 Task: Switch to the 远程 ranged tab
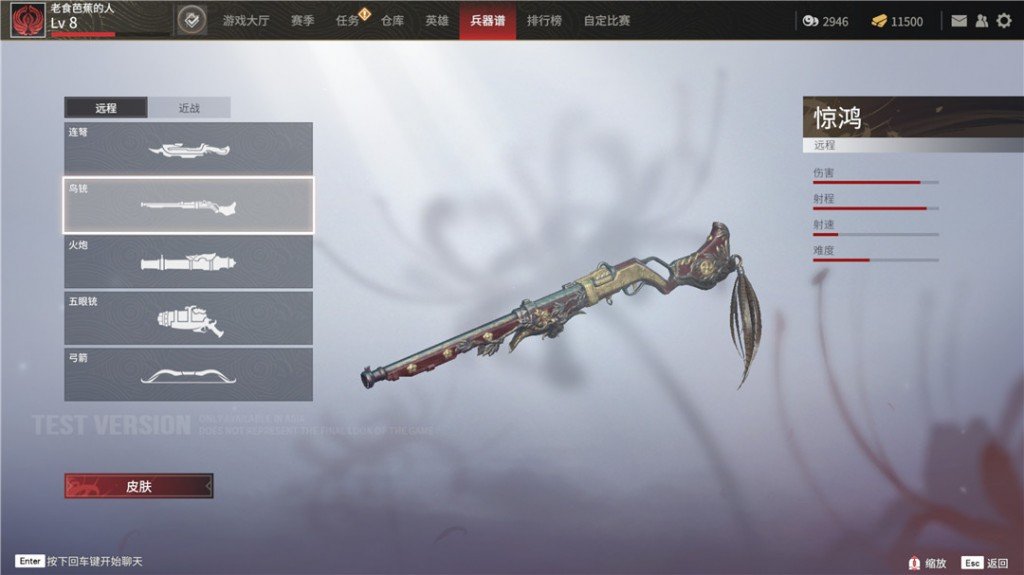pos(106,108)
